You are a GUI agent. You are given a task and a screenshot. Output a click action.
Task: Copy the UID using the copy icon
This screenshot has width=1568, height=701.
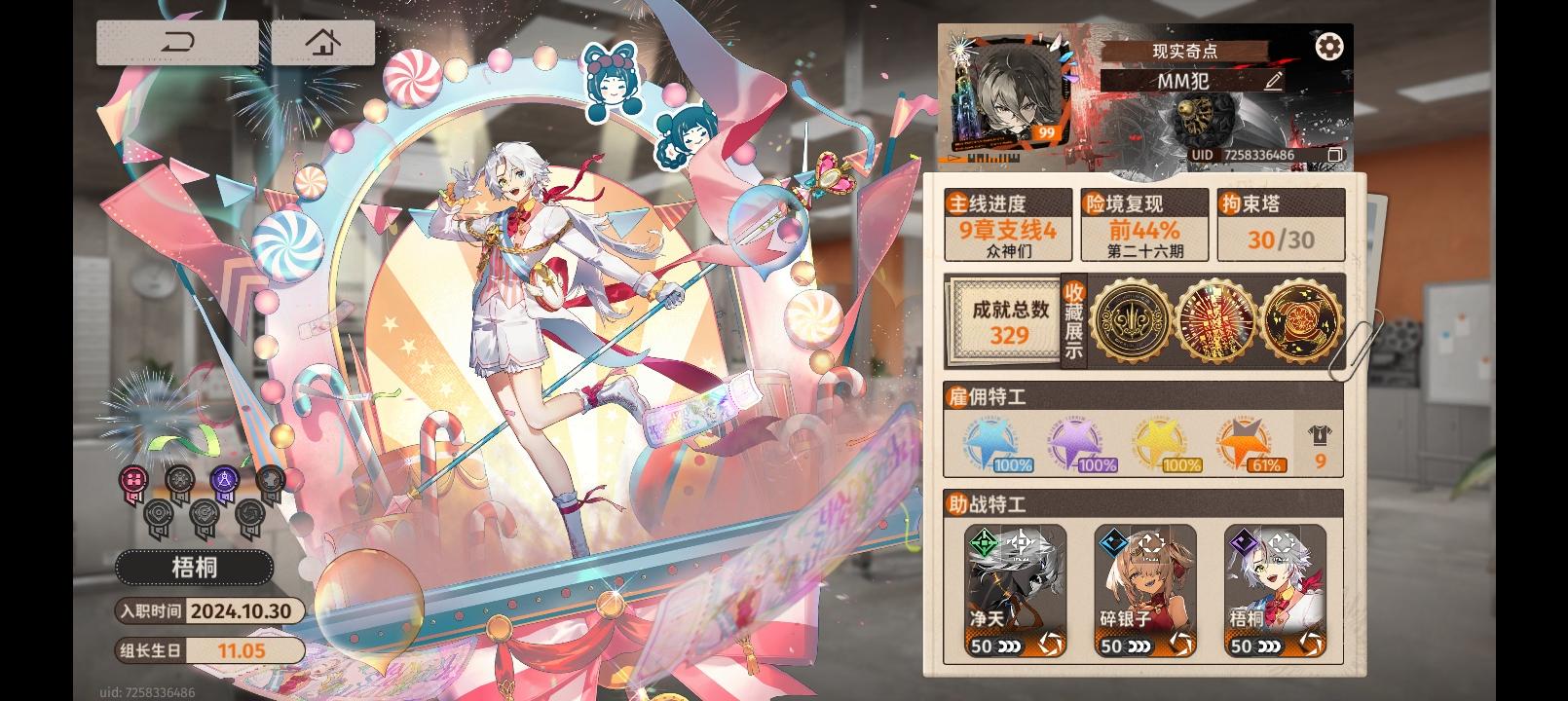tap(1335, 154)
